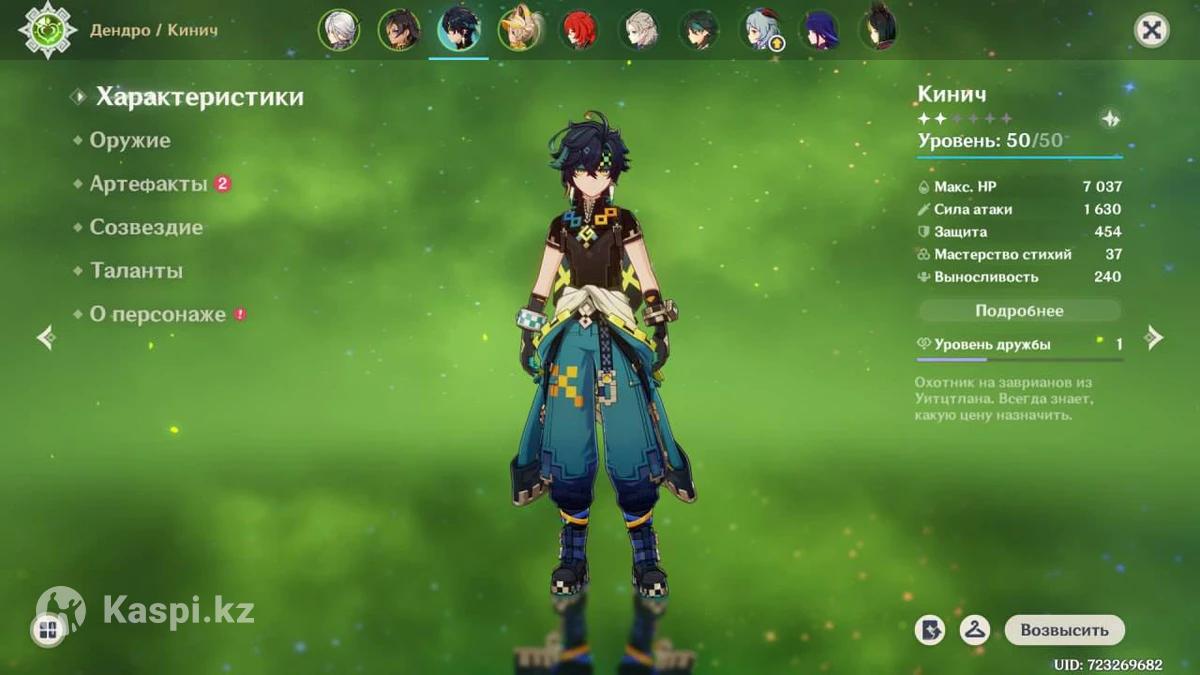Viewport: 1200px width, 675px height.
Task: Select the red-haired character portrait
Action: (x=578, y=30)
